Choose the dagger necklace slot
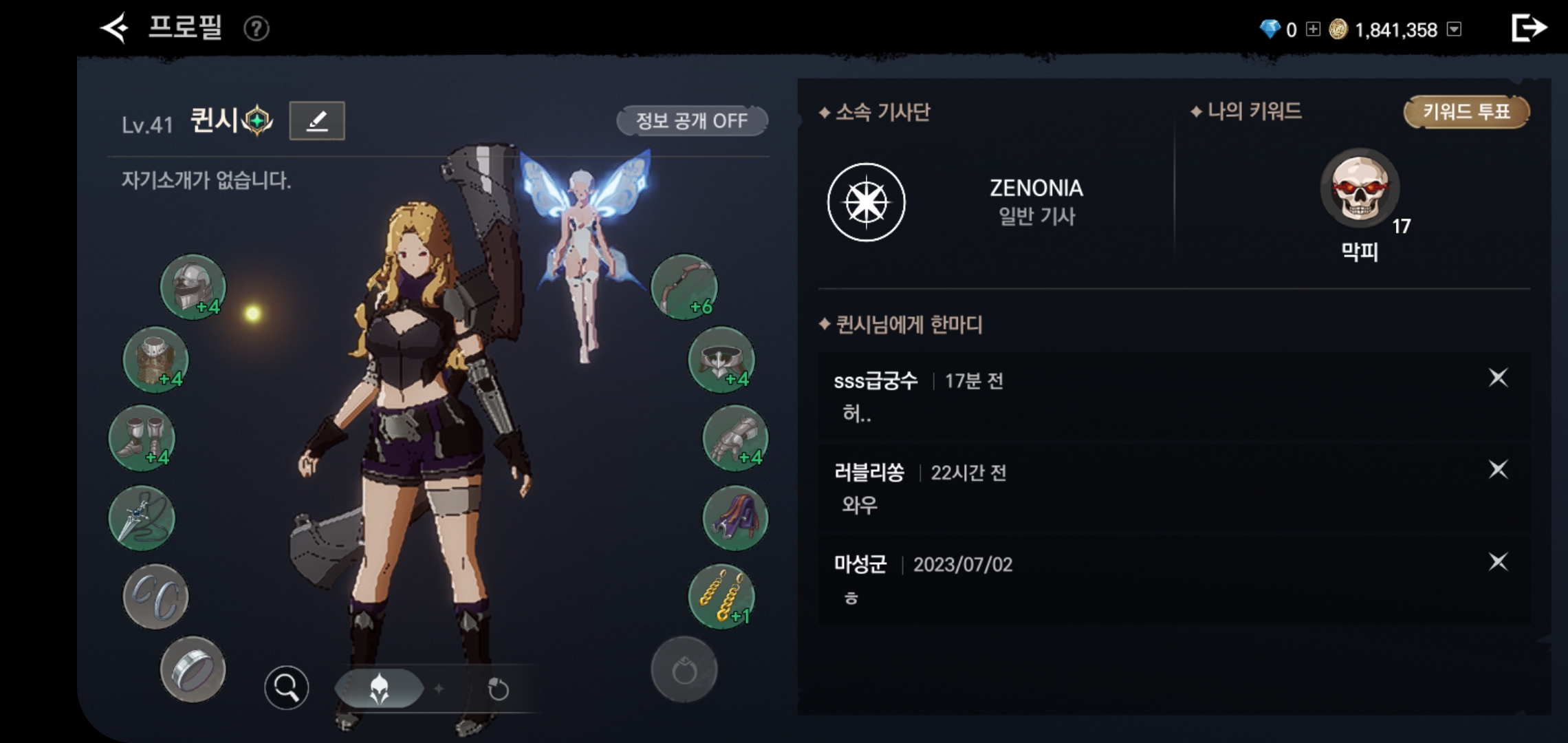 tap(142, 517)
